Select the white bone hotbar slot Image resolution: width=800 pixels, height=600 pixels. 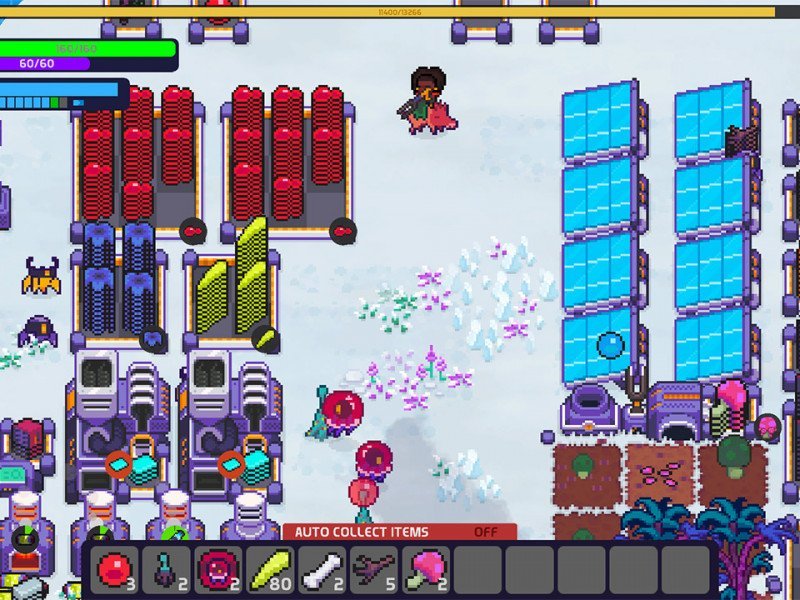(323, 571)
